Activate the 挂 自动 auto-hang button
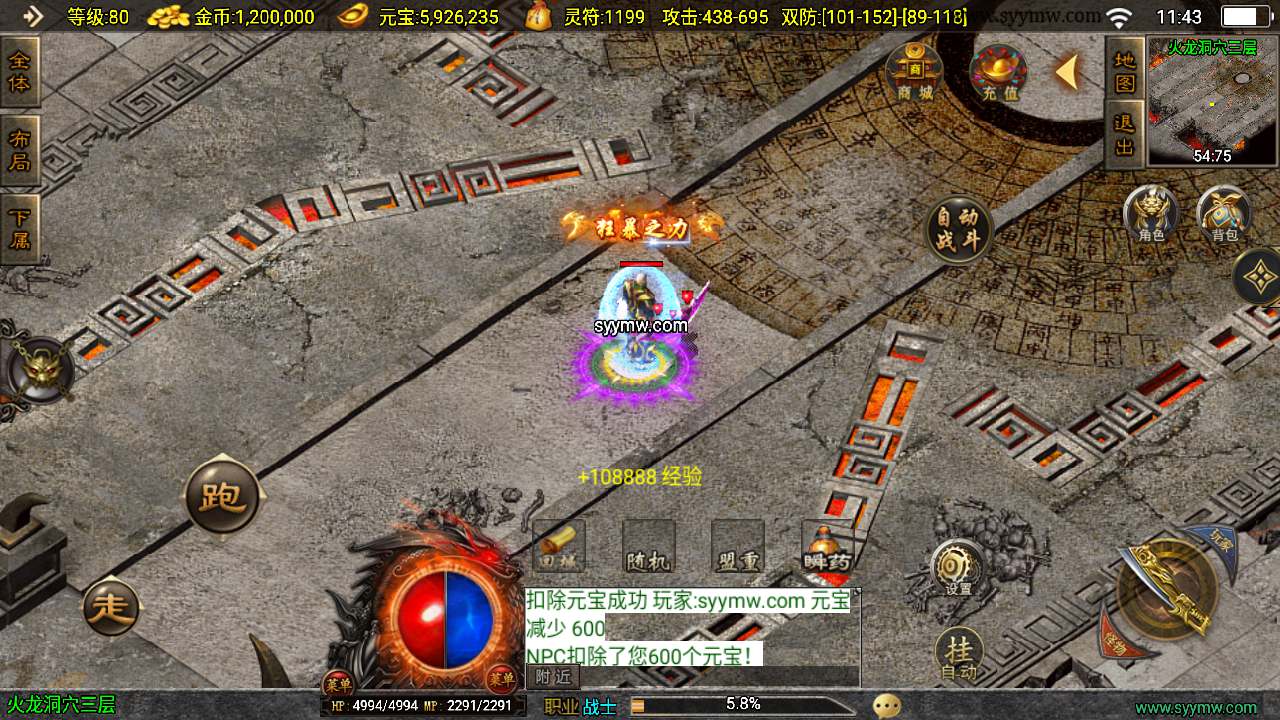The image size is (1280, 720). (x=959, y=655)
